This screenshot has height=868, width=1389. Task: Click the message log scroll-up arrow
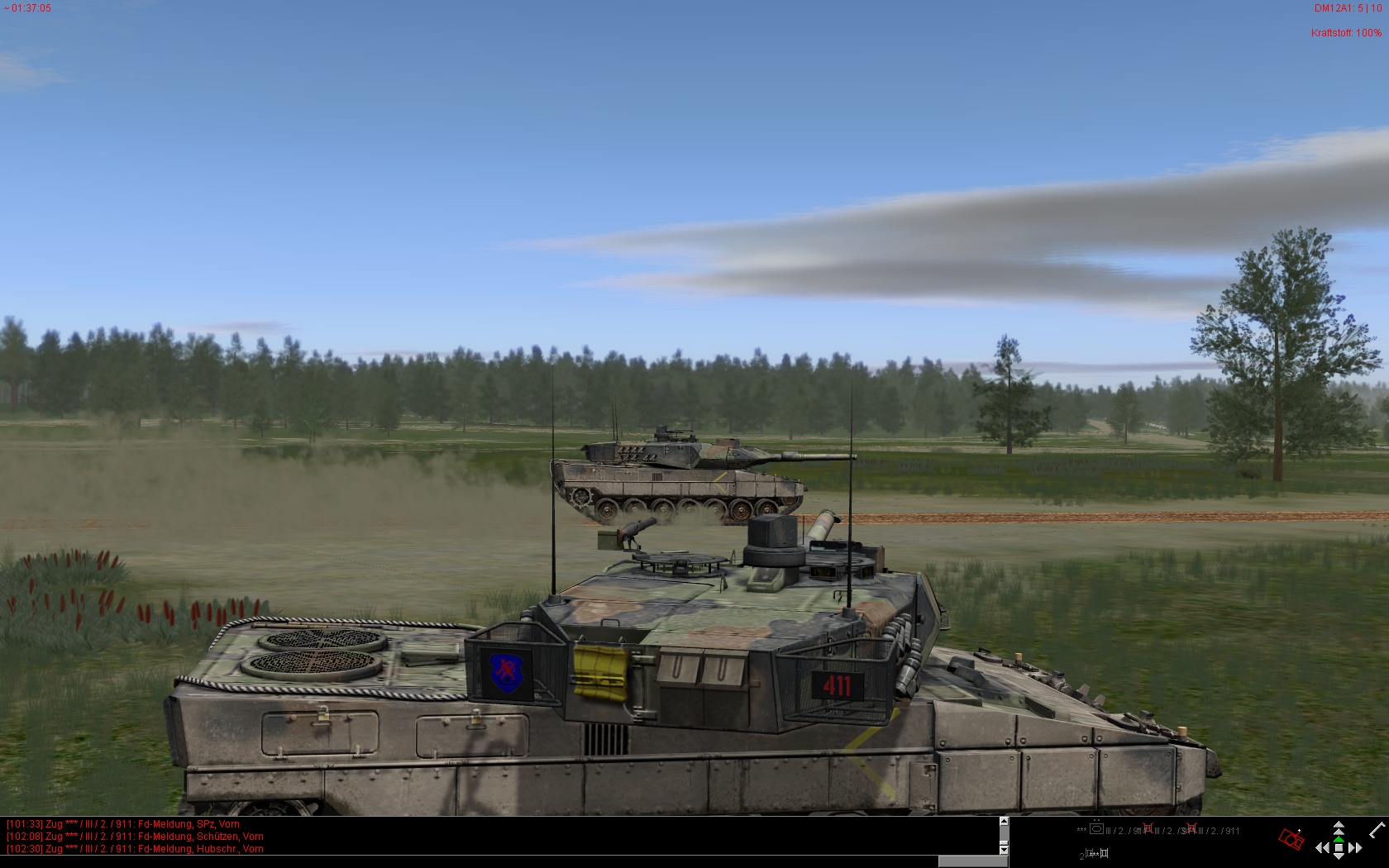1004,822
